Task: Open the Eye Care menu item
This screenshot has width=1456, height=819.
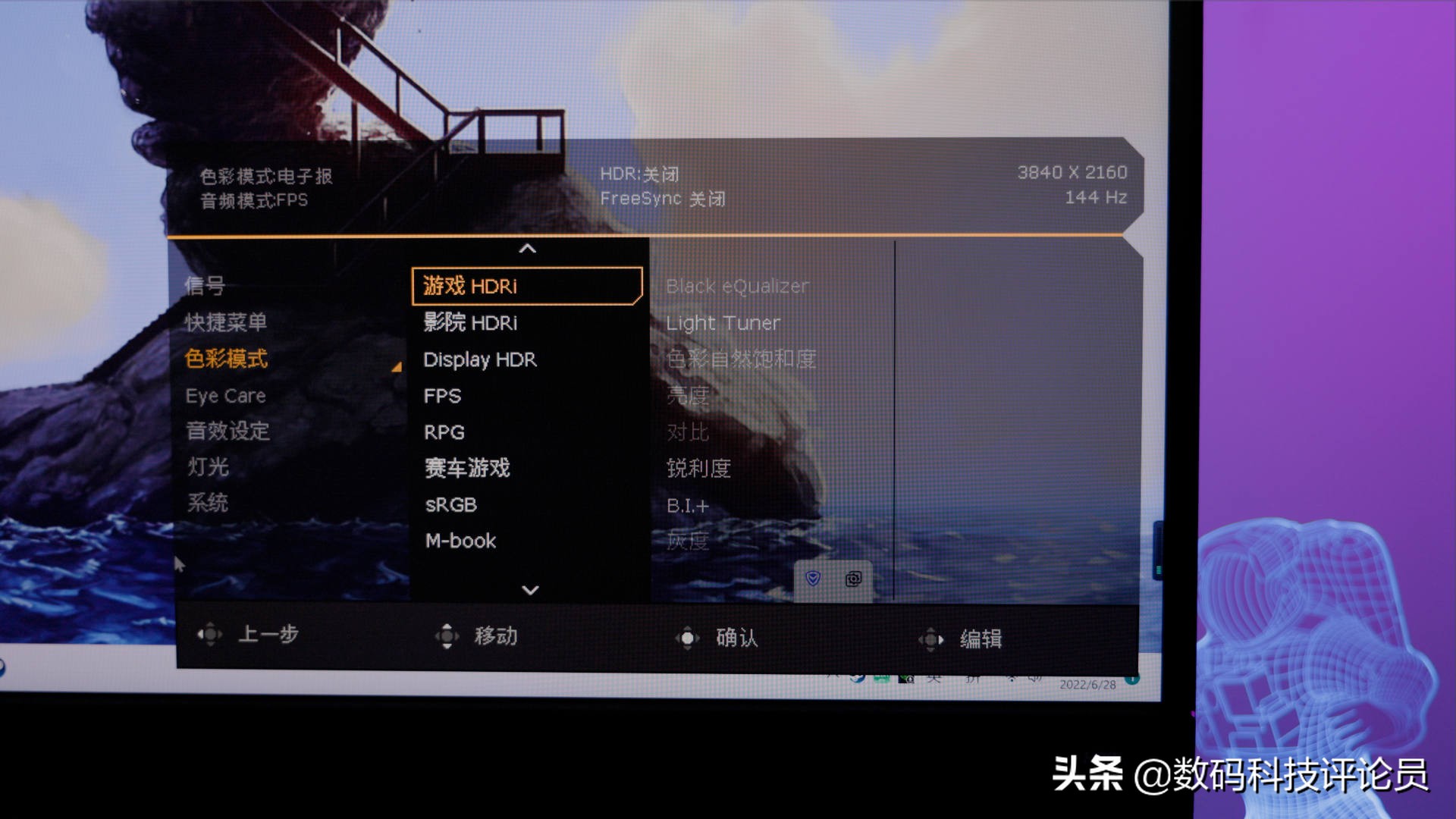Action: click(225, 395)
